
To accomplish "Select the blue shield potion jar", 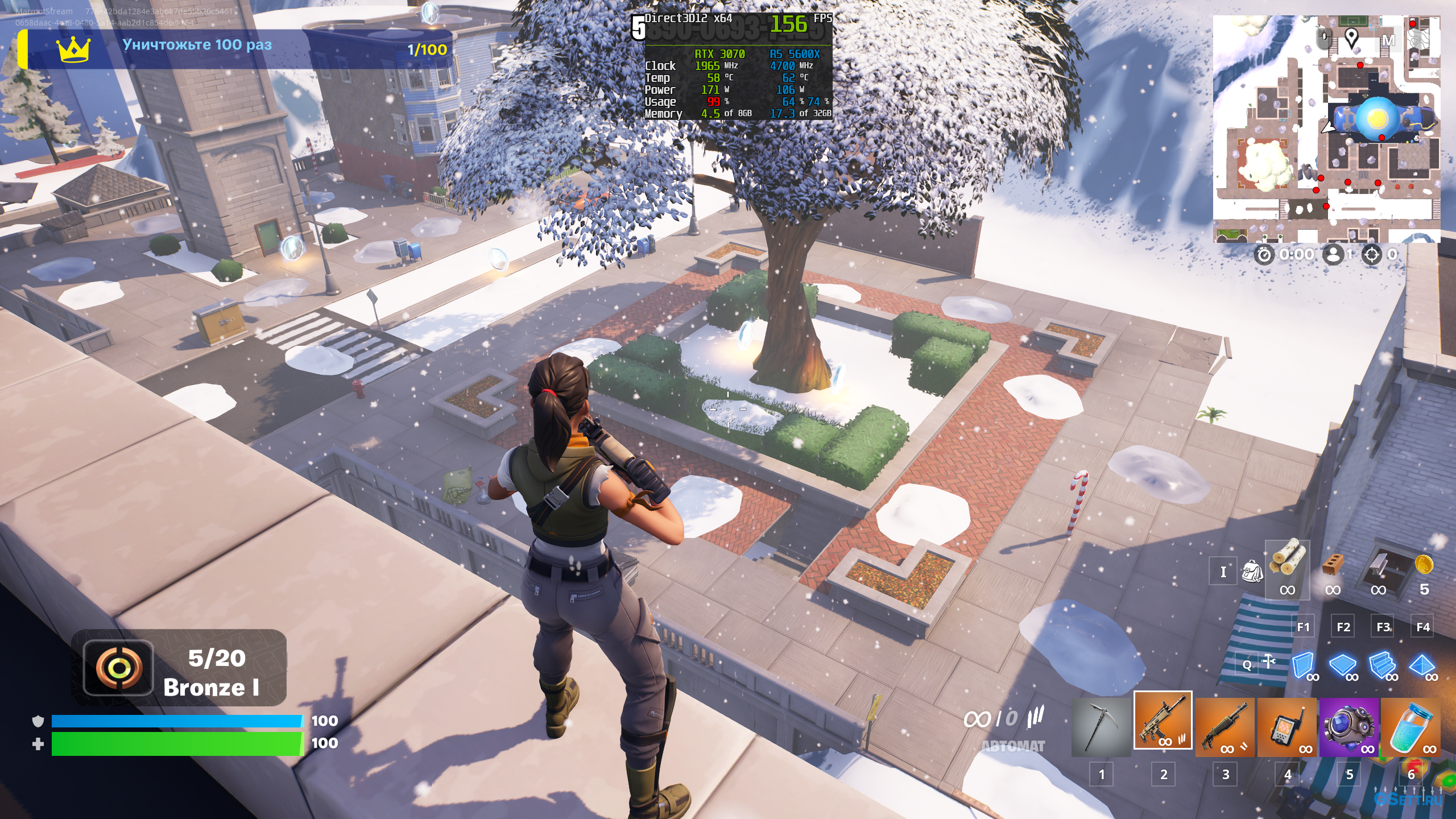I will point(1411,727).
